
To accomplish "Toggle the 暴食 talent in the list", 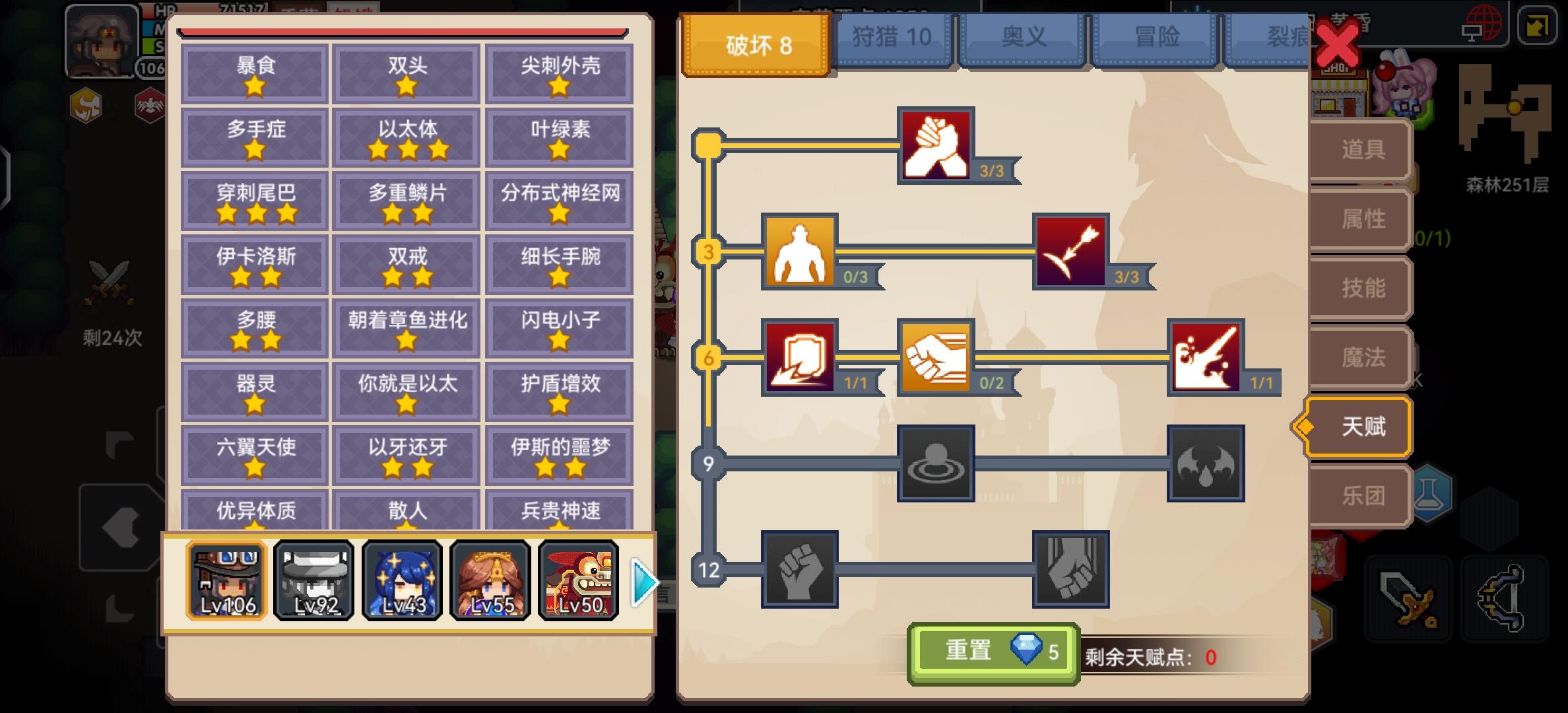I will (253, 73).
